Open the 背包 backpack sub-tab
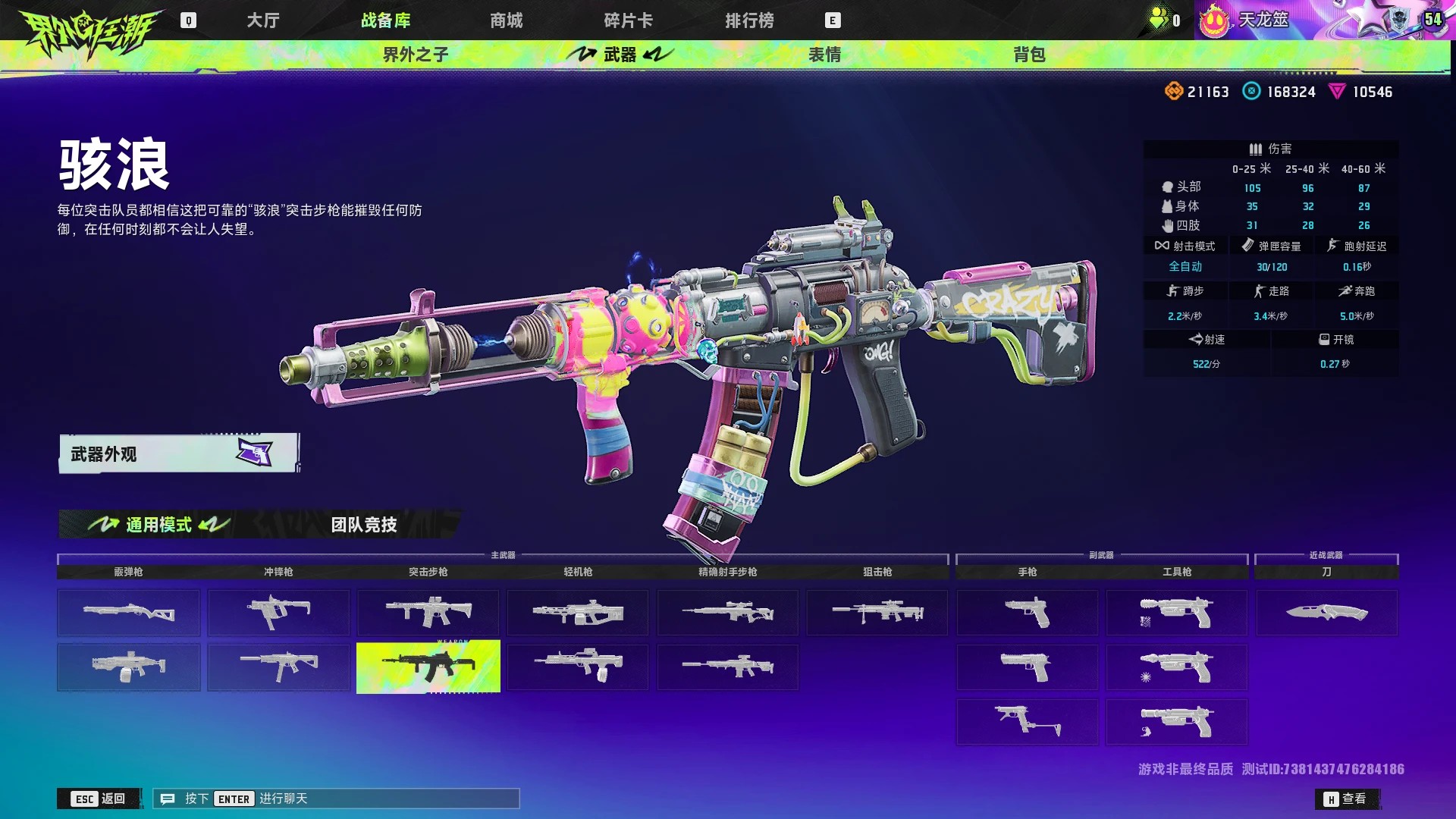The height and width of the screenshot is (819, 1456). pos(1029,55)
